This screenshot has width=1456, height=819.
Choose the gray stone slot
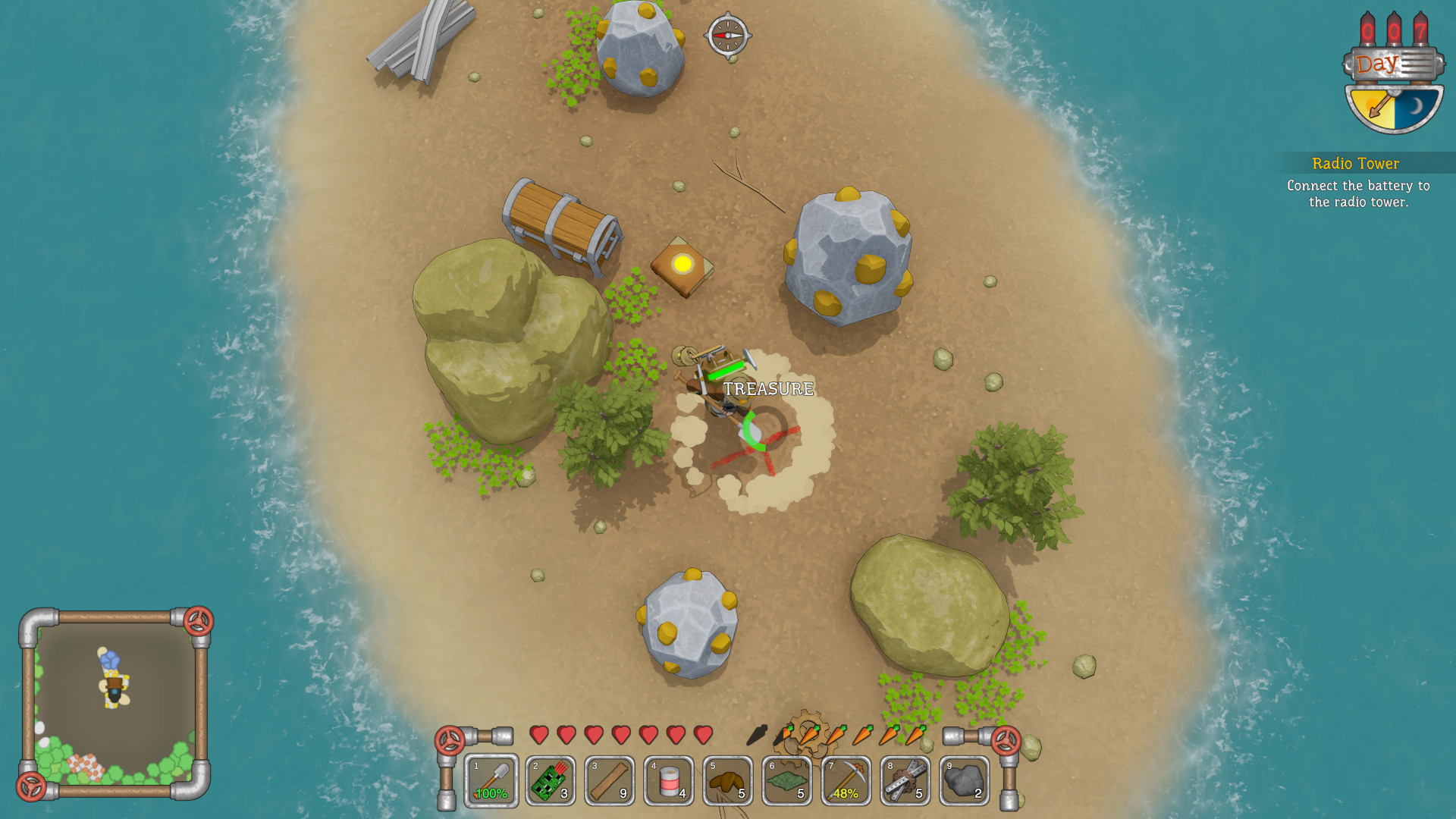pyautogui.click(x=965, y=780)
